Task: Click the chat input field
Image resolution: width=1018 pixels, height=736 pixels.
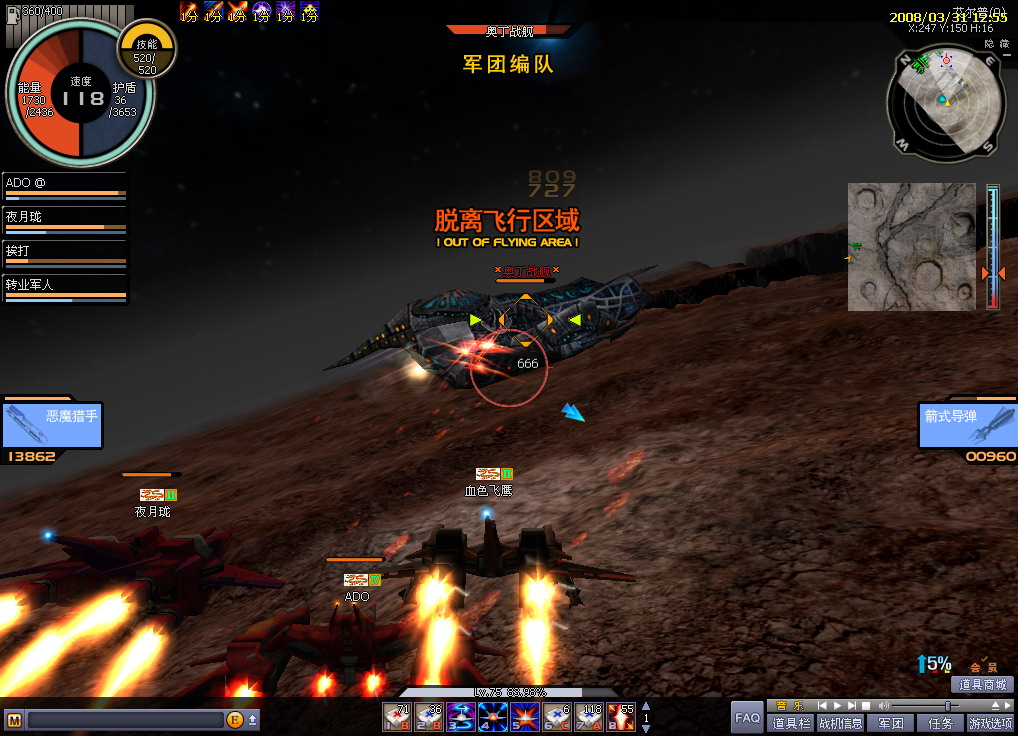Action: click(x=125, y=719)
